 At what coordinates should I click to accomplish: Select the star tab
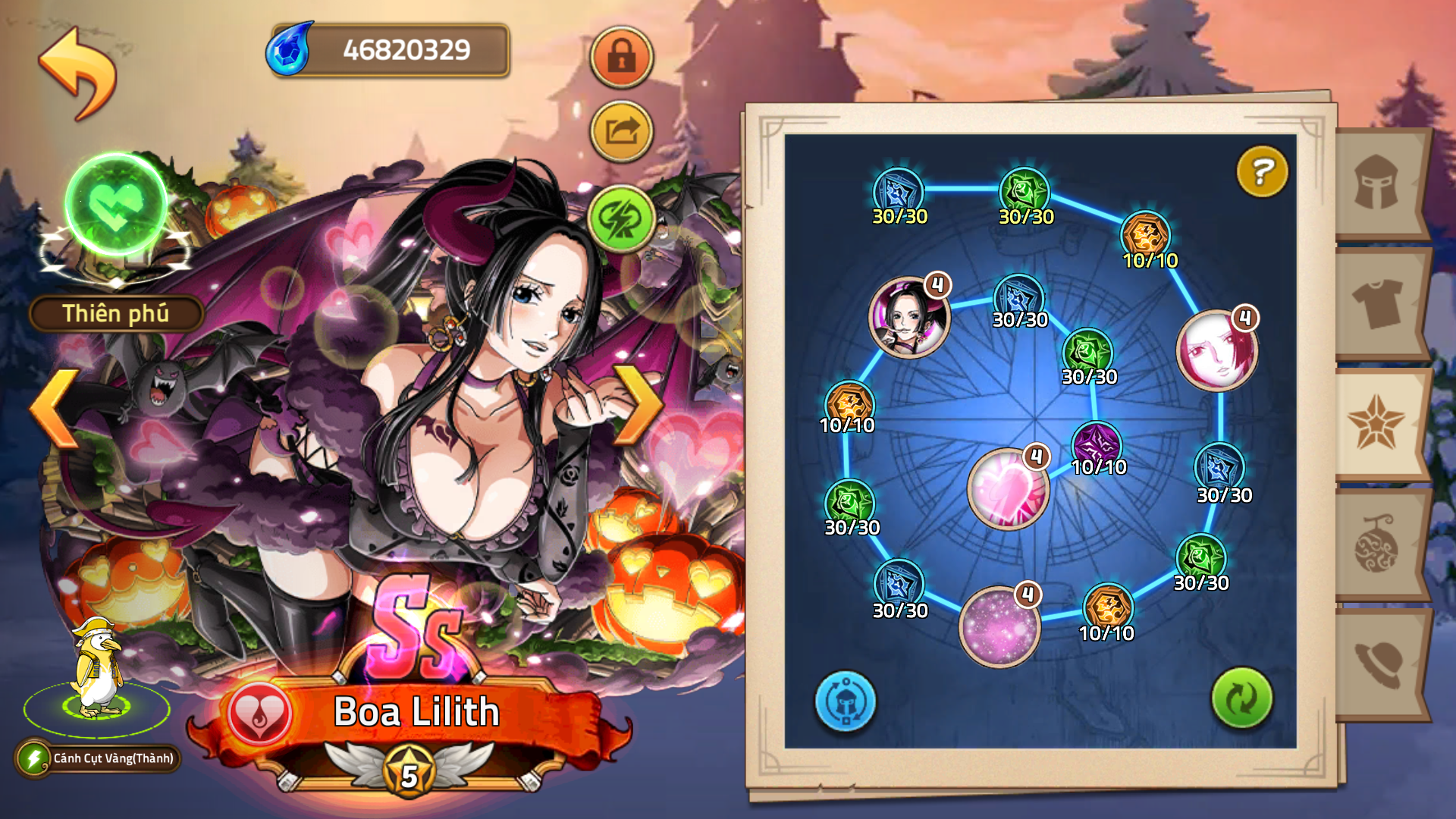click(x=1376, y=422)
